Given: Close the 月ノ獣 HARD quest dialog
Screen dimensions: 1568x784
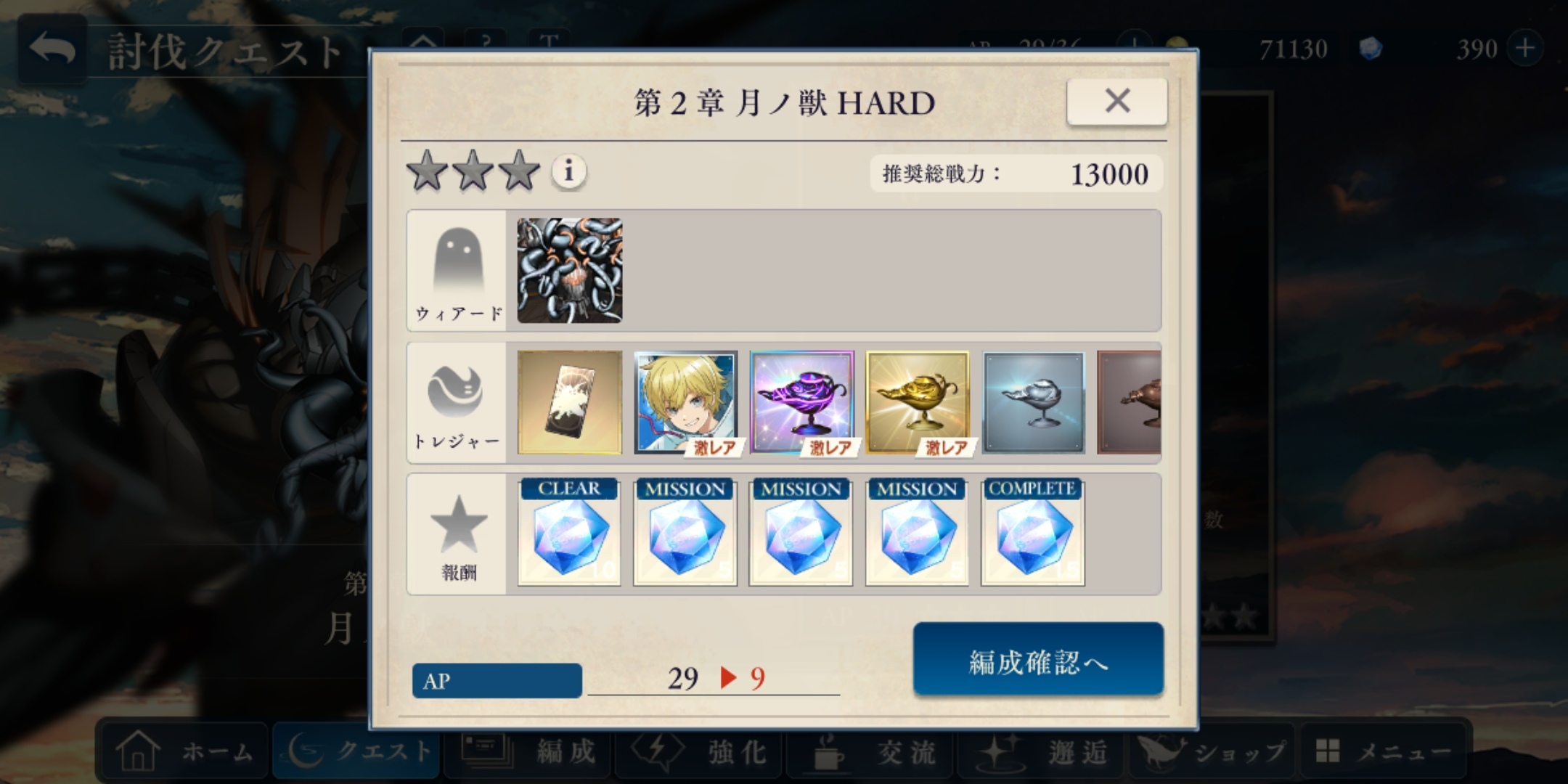Looking at the screenshot, I should (1116, 102).
